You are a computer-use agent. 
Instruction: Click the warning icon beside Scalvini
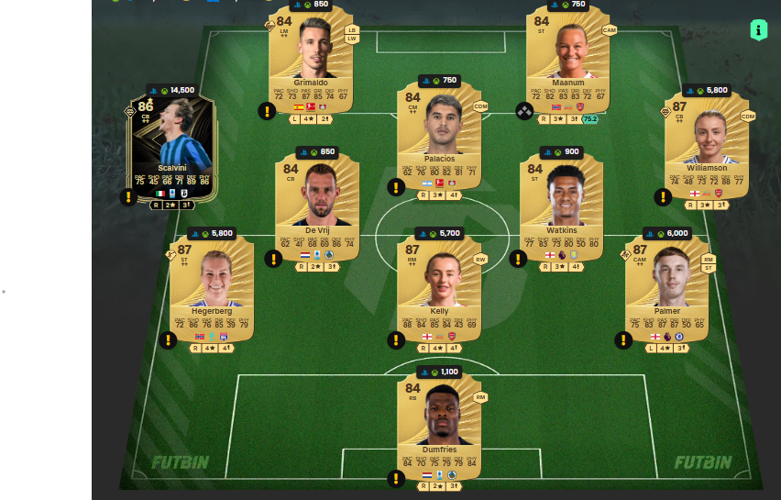[x=128, y=197]
